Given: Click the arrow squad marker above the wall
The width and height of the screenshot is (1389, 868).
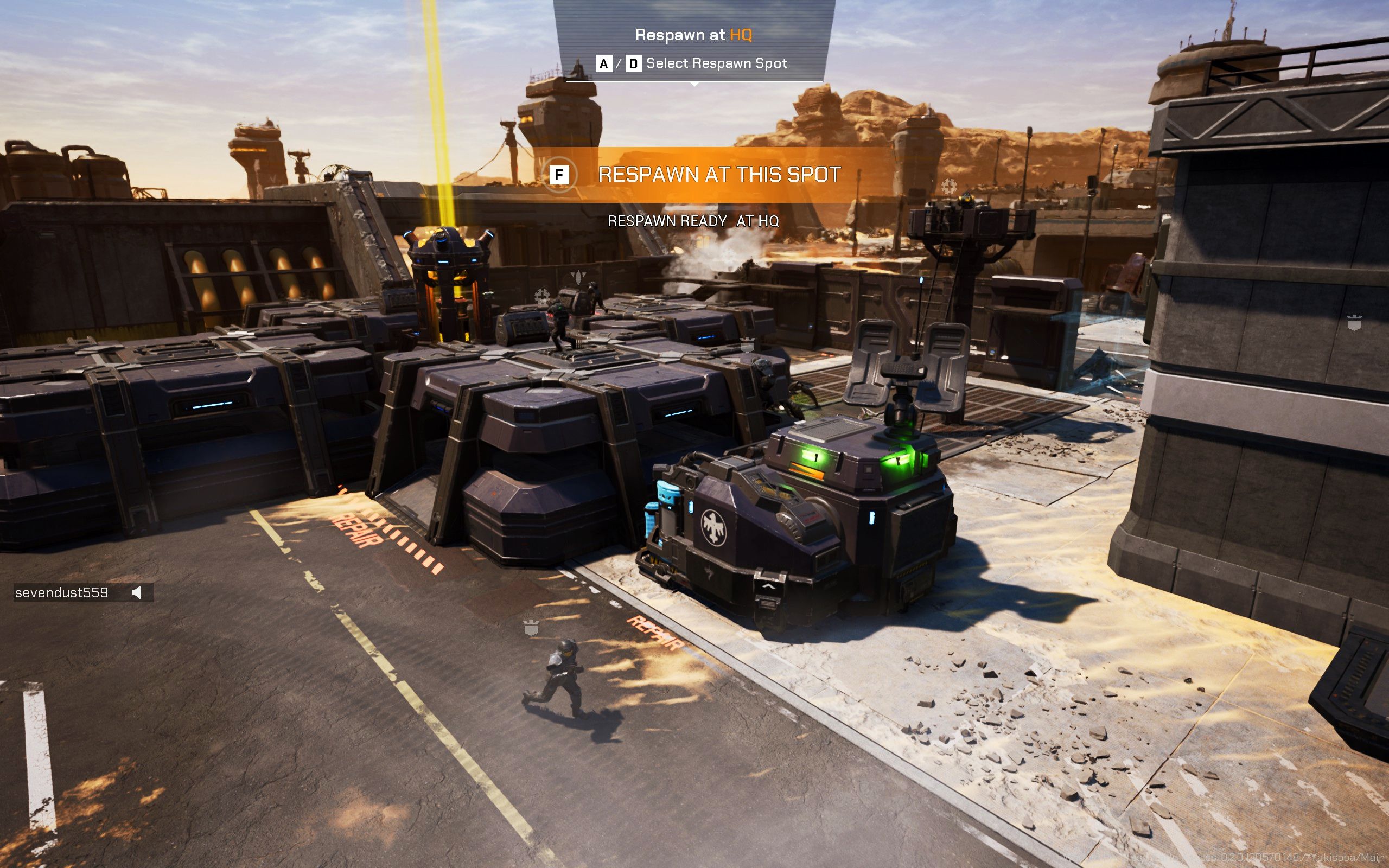Looking at the screenshot, I should tap(578, 278).
